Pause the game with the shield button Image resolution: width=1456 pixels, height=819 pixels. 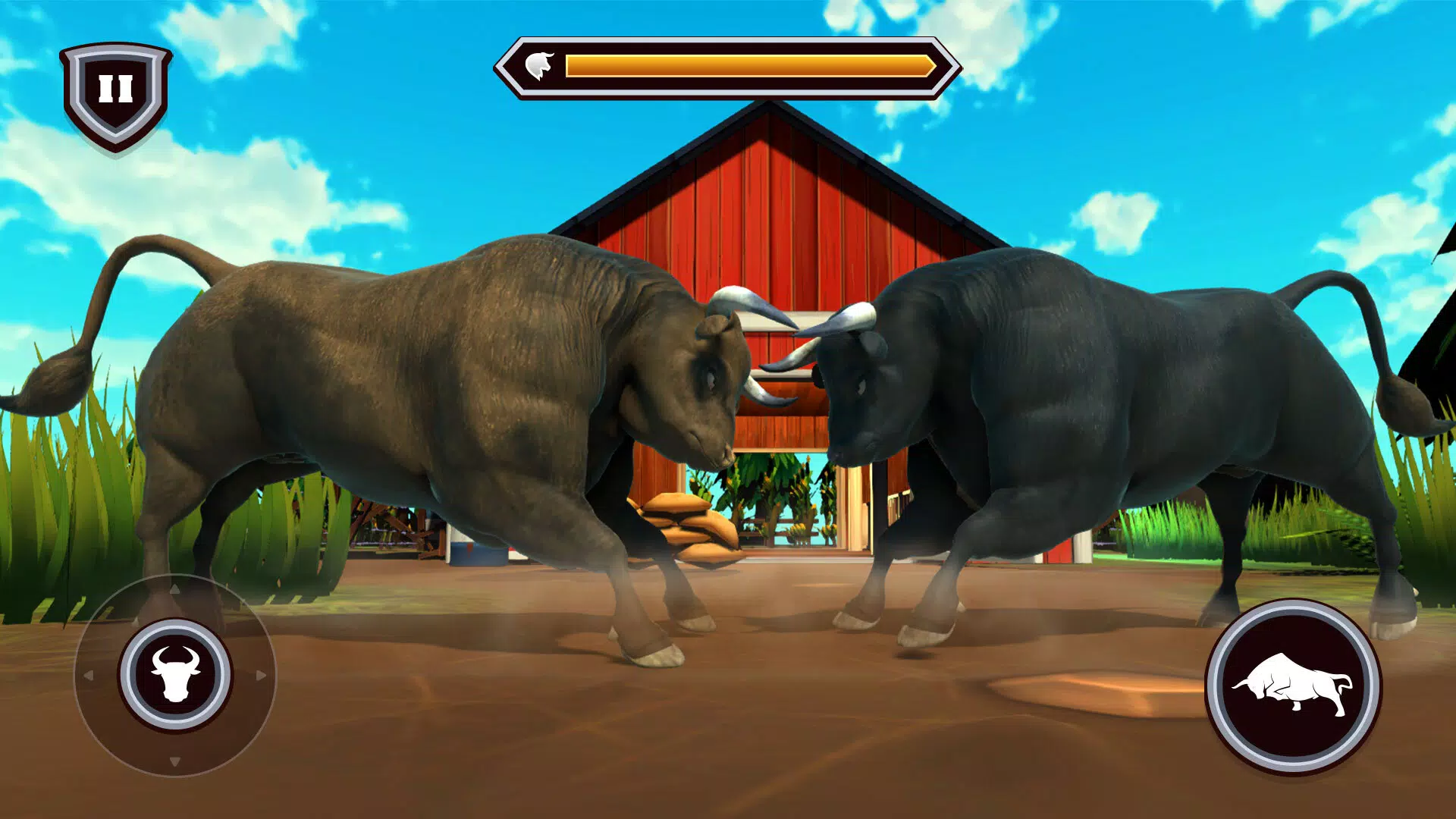click(x=116, y=91)
